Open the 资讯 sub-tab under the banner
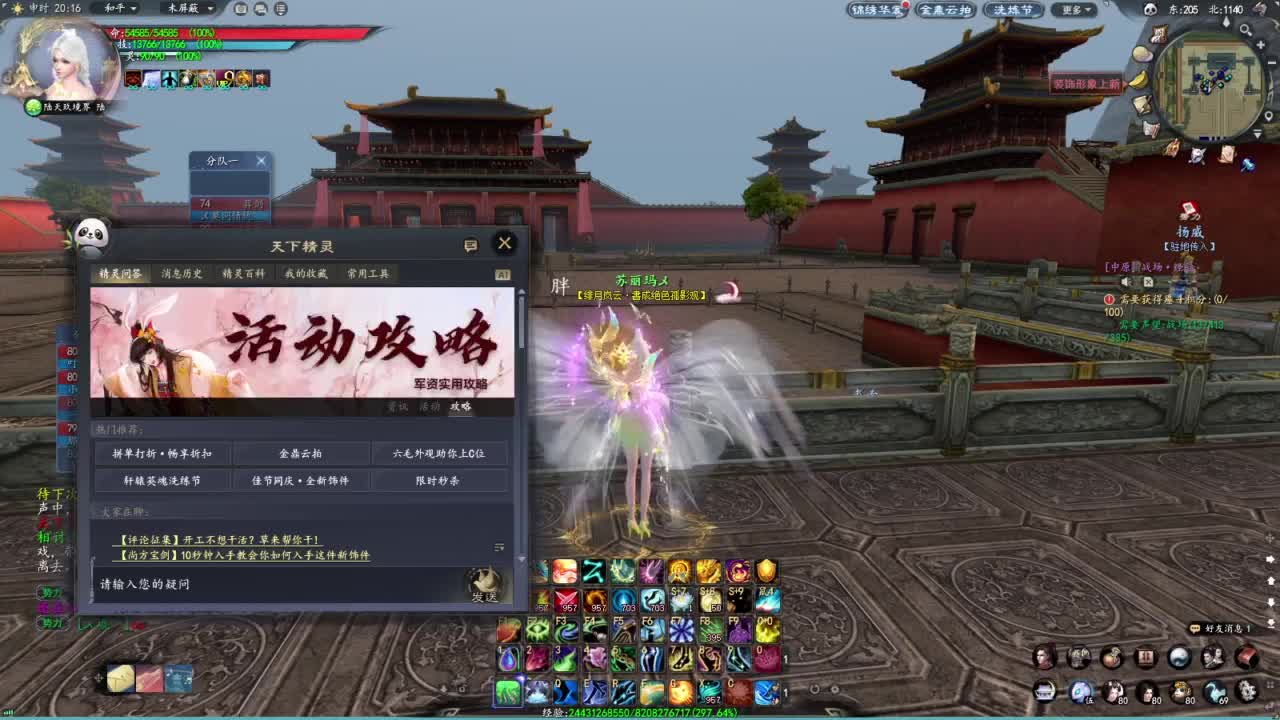The height and width of the screenshot is (720, 1280). [398, 407]
